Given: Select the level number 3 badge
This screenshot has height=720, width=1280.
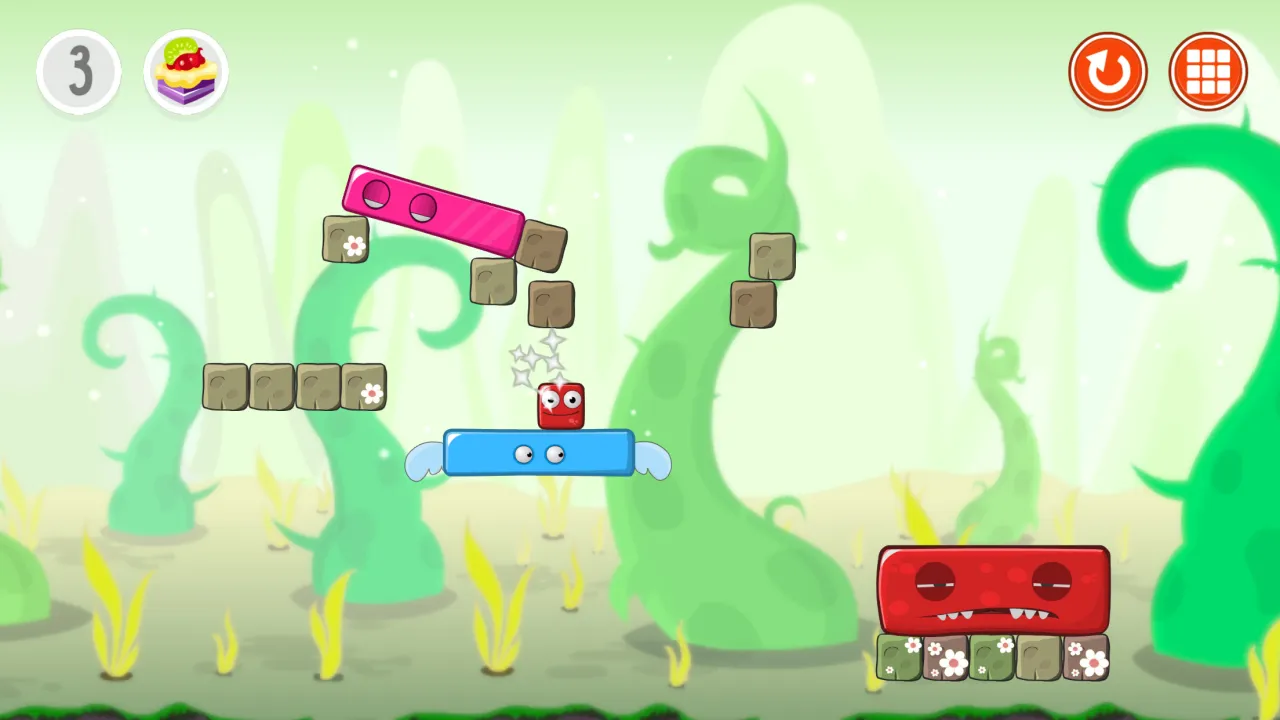Looking at the screenshot, I should pos(79,70).
